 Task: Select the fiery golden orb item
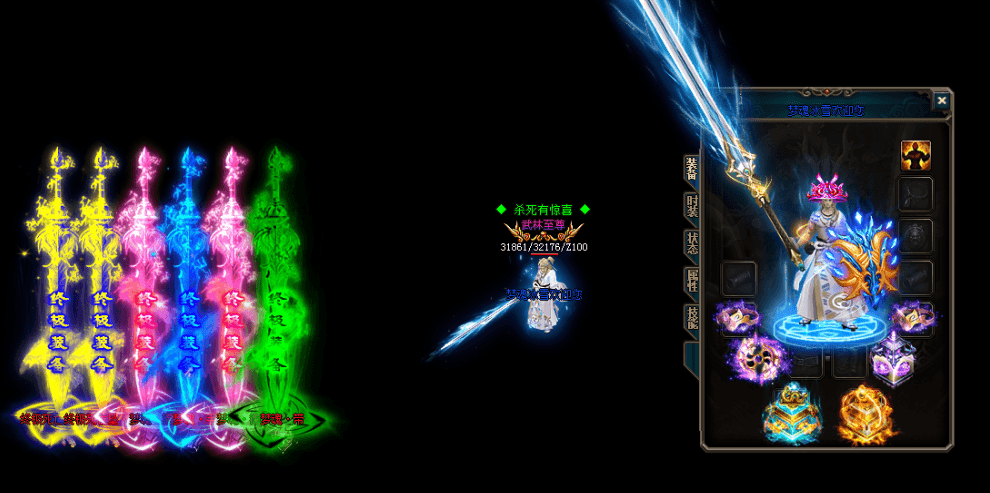tap(862, 413)
